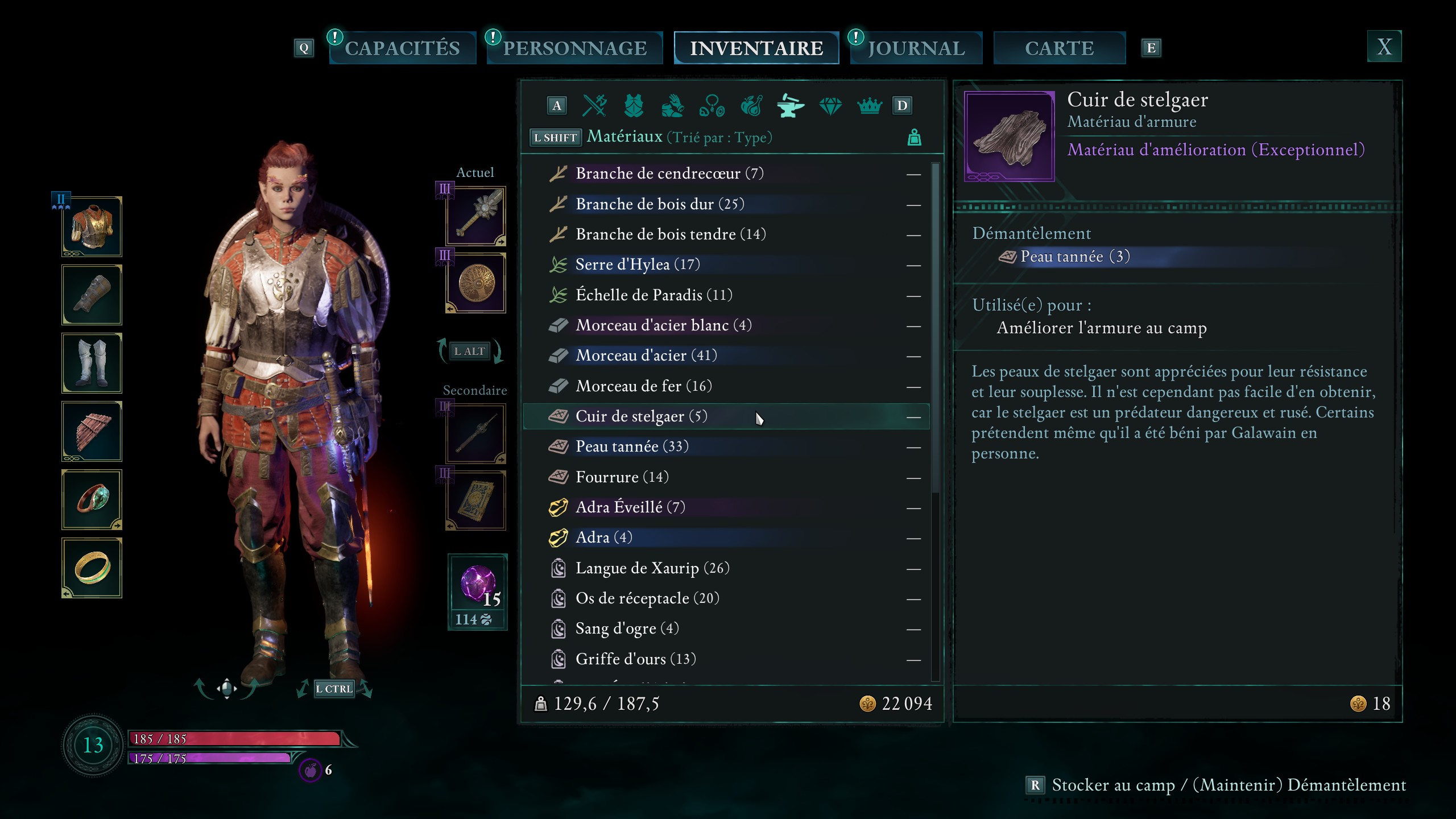Viewport: 1456px width, 819px height.
Task: Select the crossed weapons category filter
Action: click(595, 106)
